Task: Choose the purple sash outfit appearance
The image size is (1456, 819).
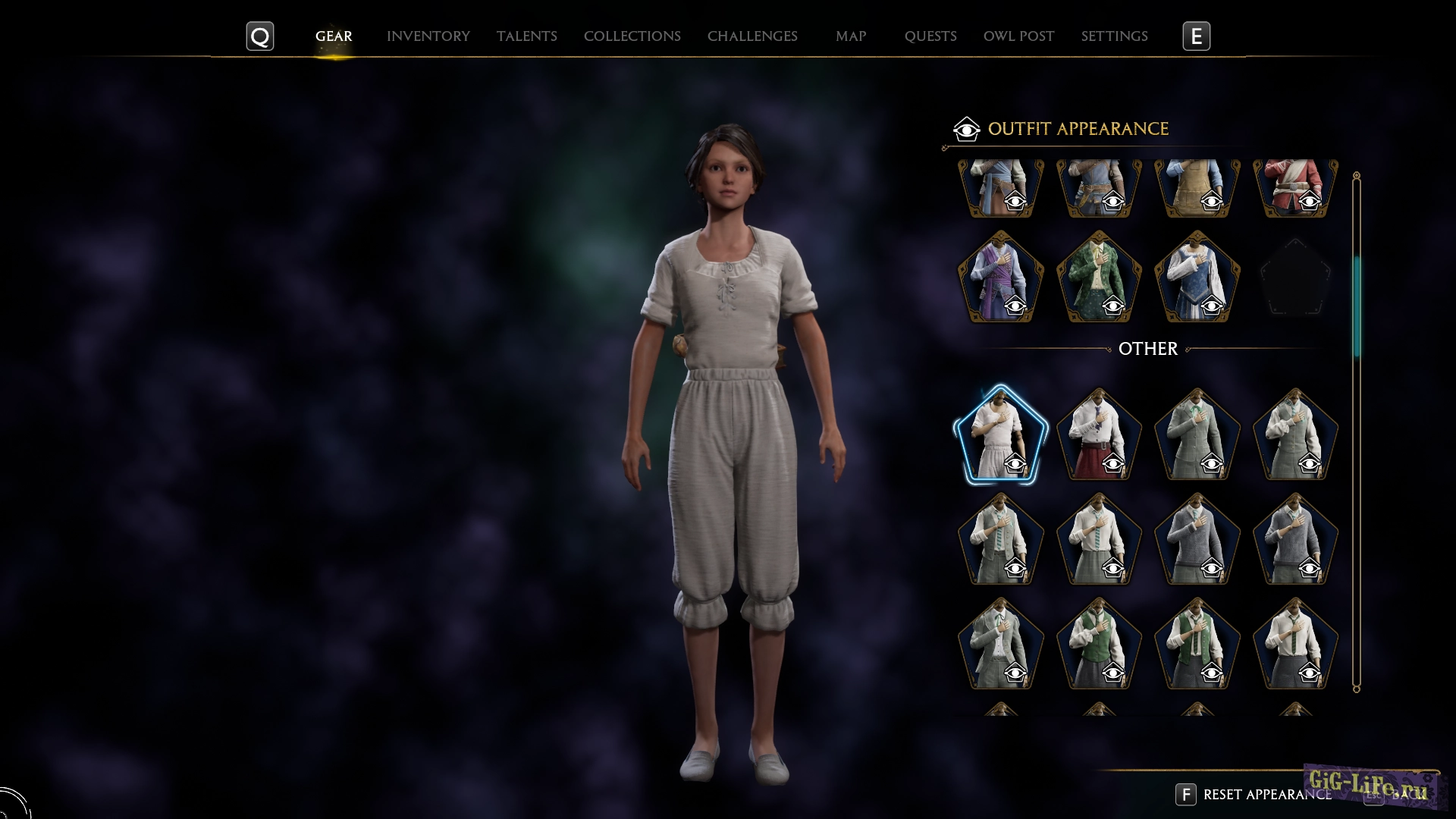Action: [1000, 278]
